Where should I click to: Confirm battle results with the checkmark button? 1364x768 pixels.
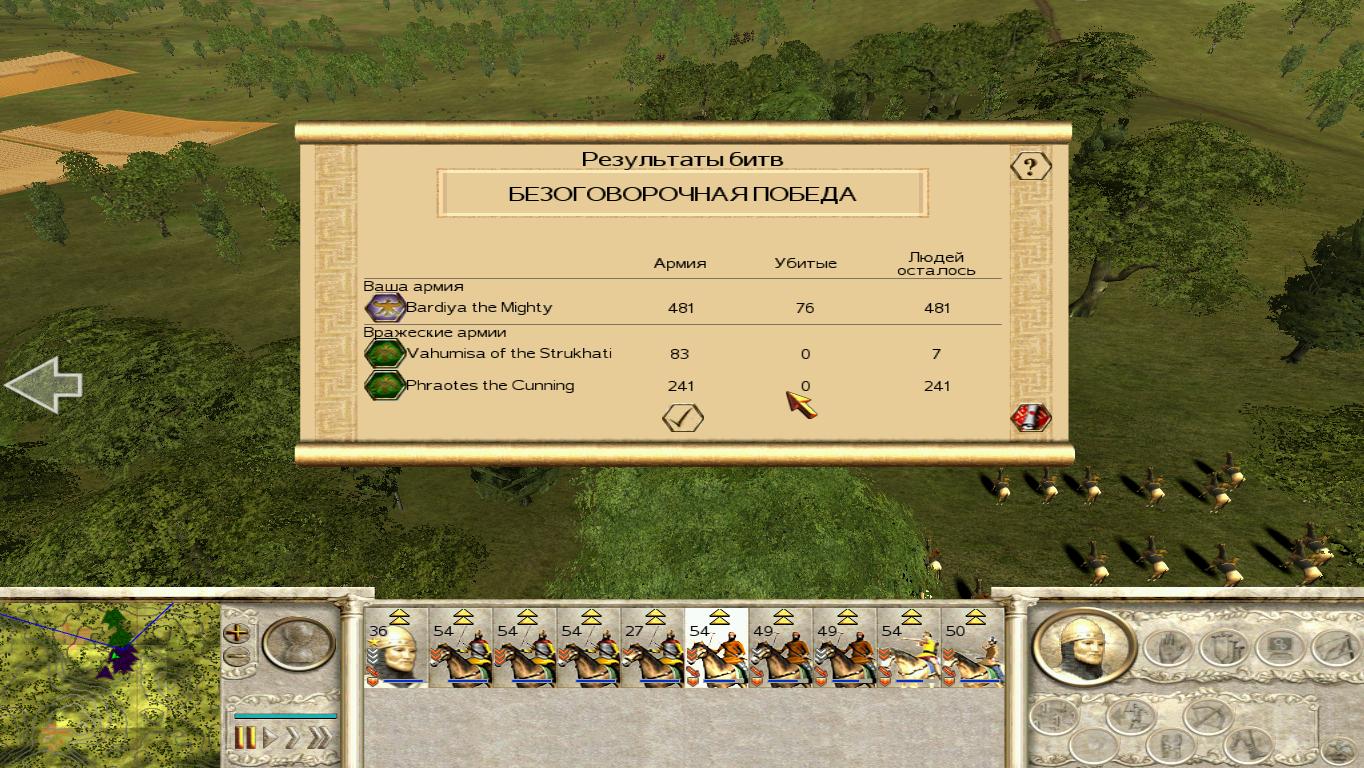[x=683, y=418]
